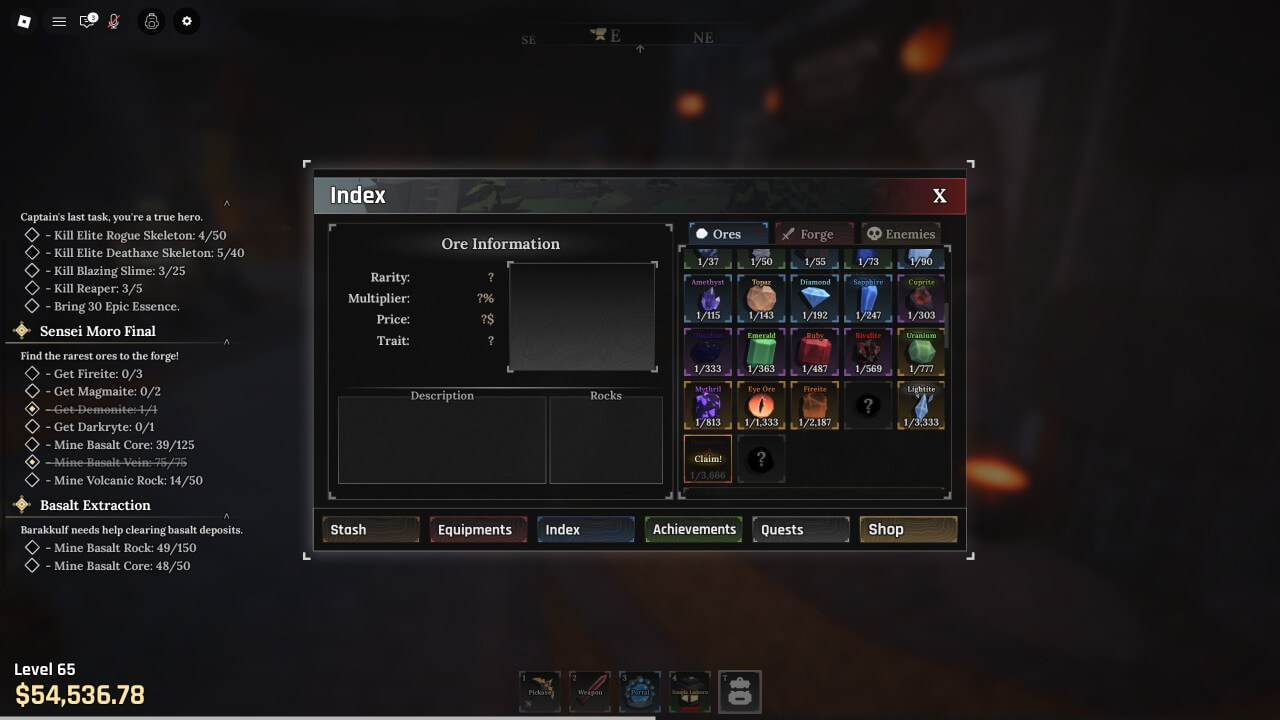Select the Ores tab
The height and width of the screenshot is (720, 1280).
pos(727,234)
